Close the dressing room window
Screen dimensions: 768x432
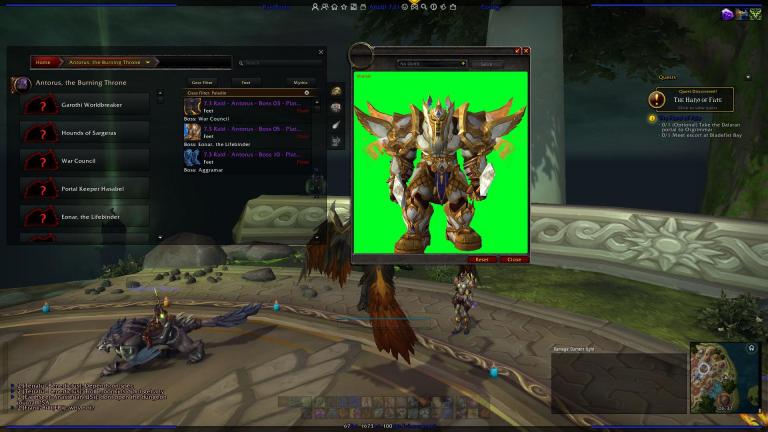pyautogui.click(x=526, y=50)
